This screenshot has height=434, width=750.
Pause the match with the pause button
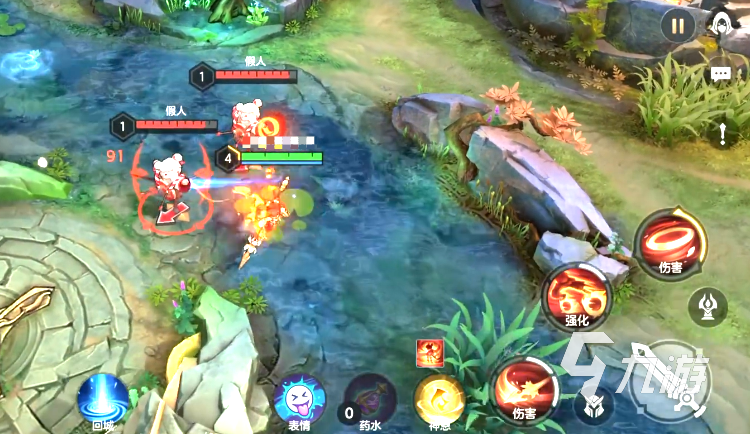[678, 26]
